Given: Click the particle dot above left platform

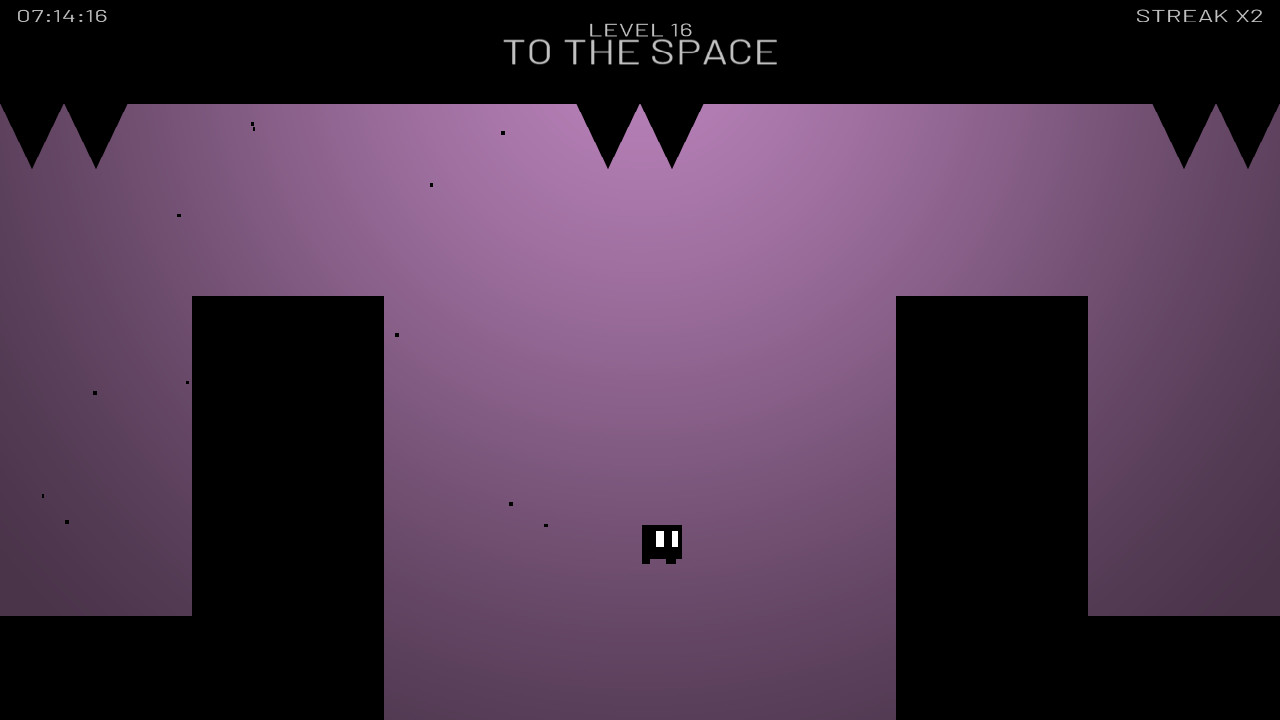Looking at the screenshot, I should pyautogui.click(x=252, y=126).
